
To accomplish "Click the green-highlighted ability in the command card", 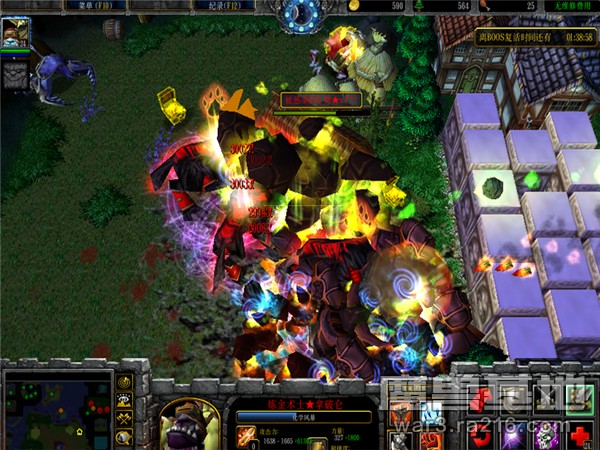I will (579, 400).
